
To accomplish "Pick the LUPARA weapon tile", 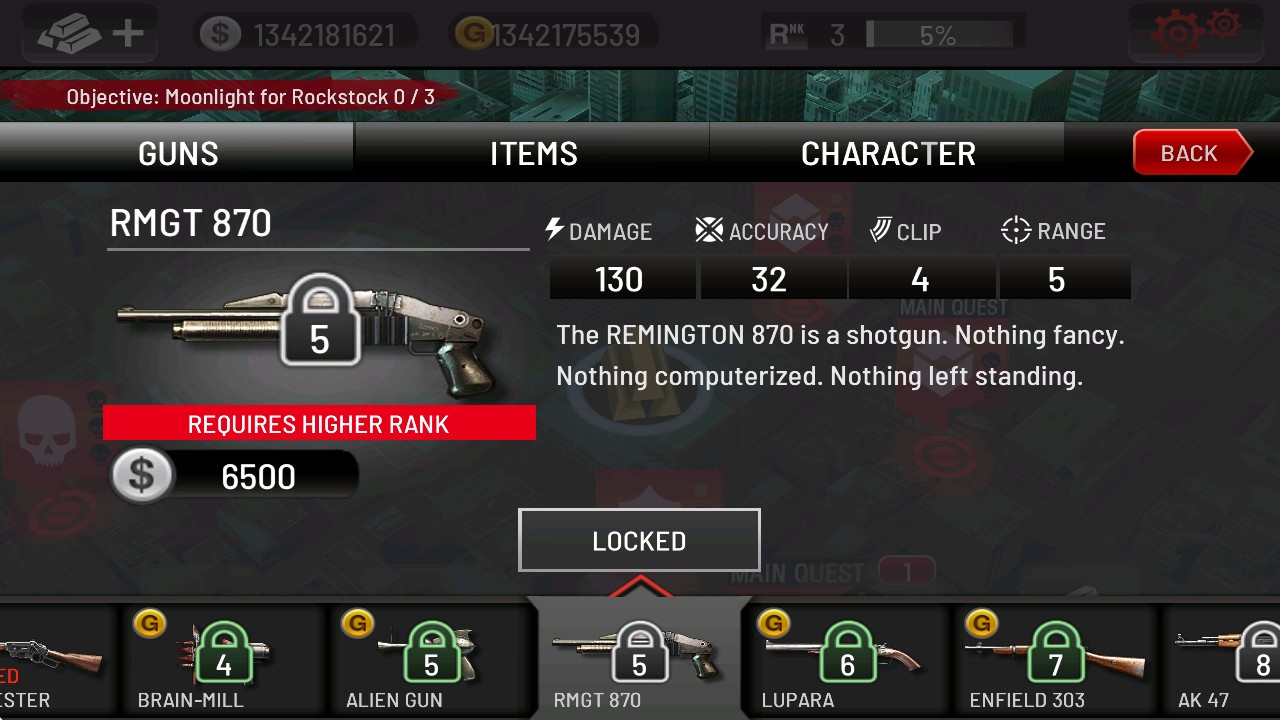I will [x=846, y=660].
